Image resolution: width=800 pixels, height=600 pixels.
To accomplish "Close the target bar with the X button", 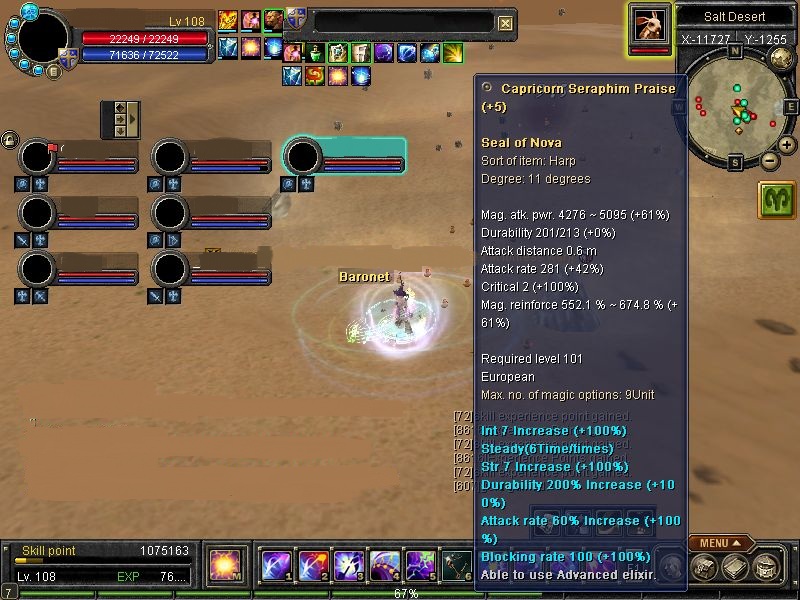I will [x=506, y=23].
